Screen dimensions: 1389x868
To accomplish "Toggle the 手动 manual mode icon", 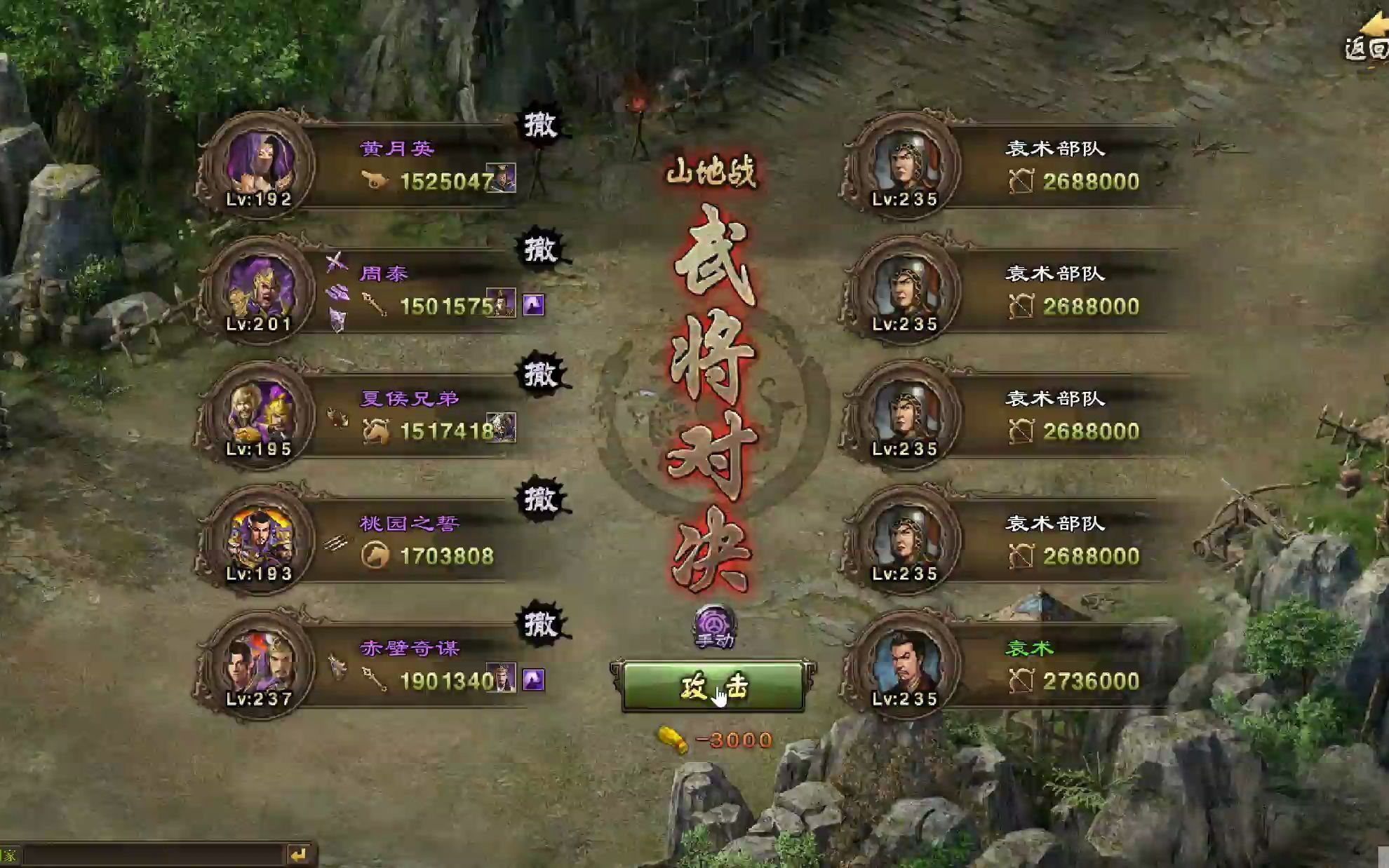I will (x=714, y=625).
